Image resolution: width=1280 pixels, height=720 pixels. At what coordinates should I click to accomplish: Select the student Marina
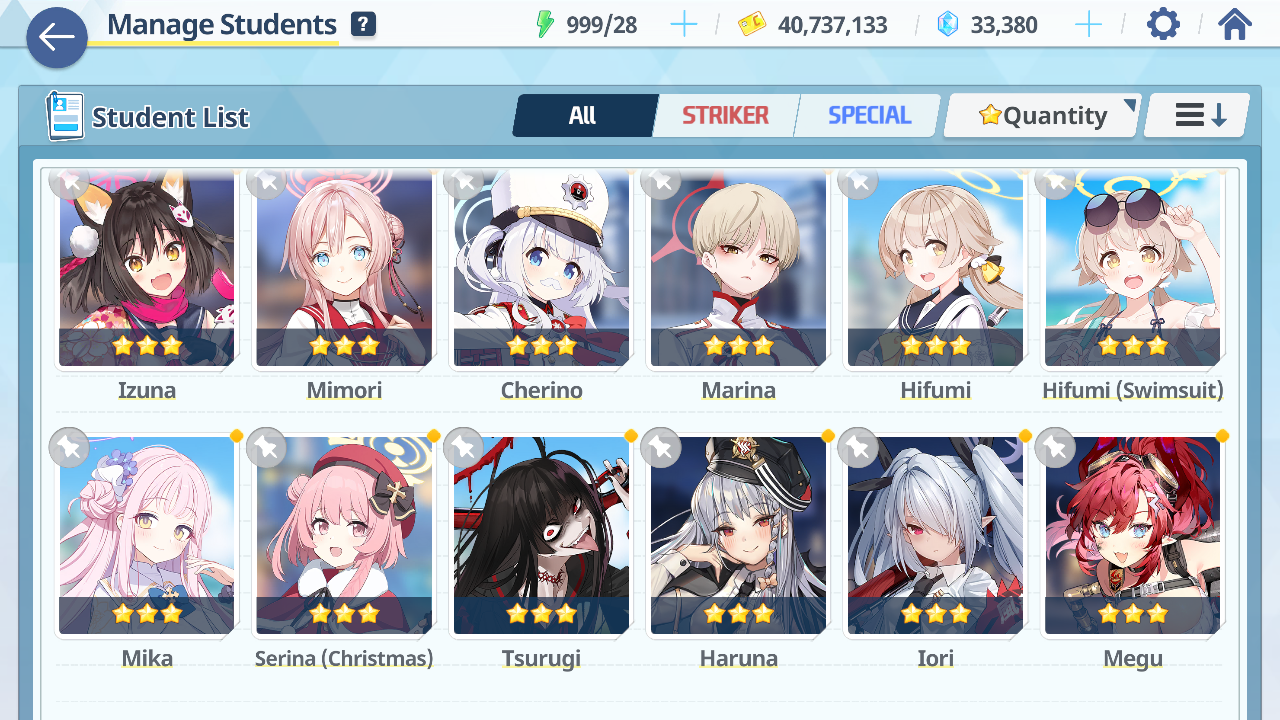click(738, 270)
